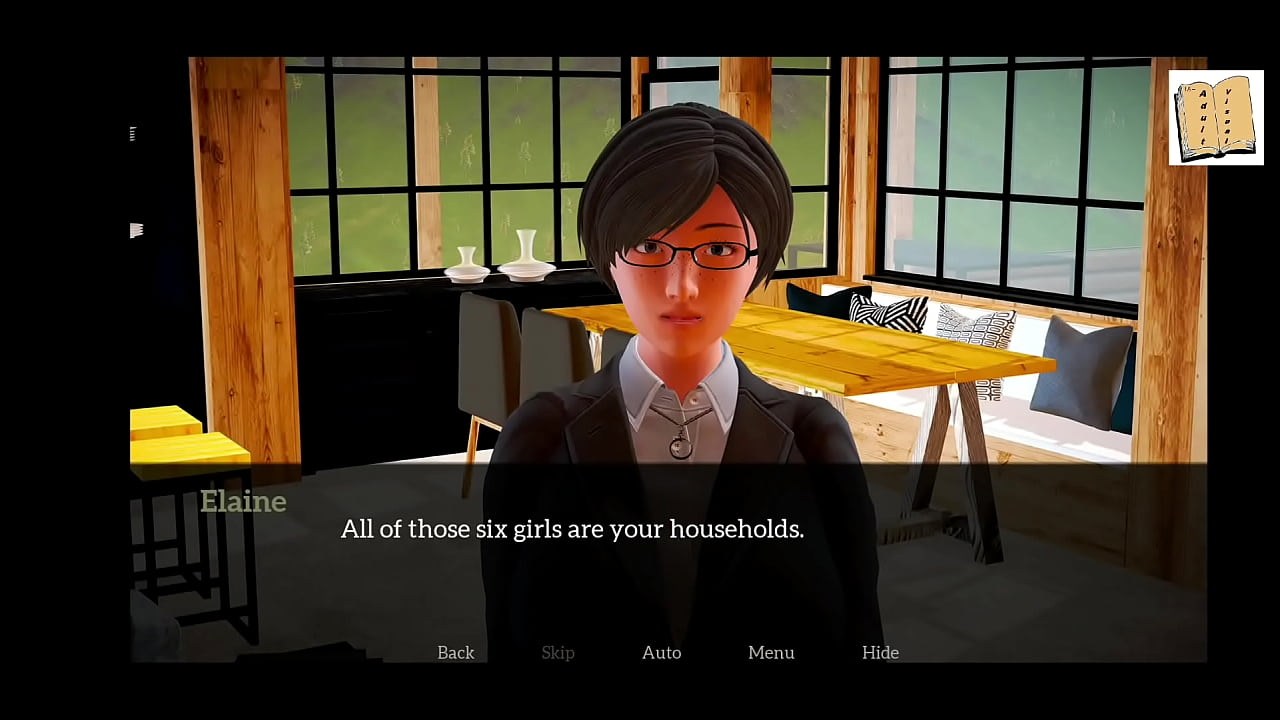This screenshot has width=1280, height=720.
Task: Enable Auto dialogue advance
Action: (x=661, y=652)
